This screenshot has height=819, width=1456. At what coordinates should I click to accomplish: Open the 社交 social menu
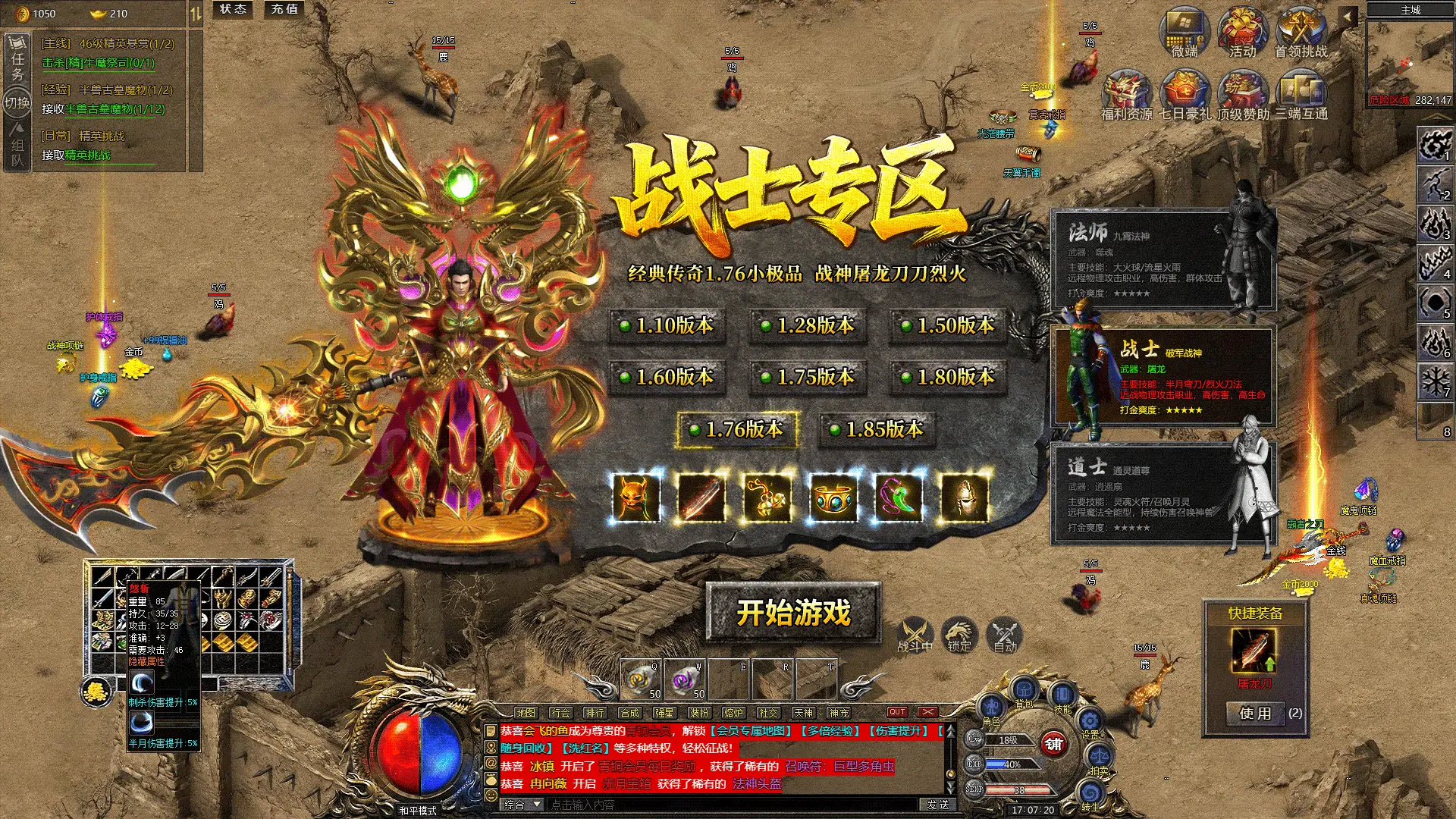tap(767, 713)
